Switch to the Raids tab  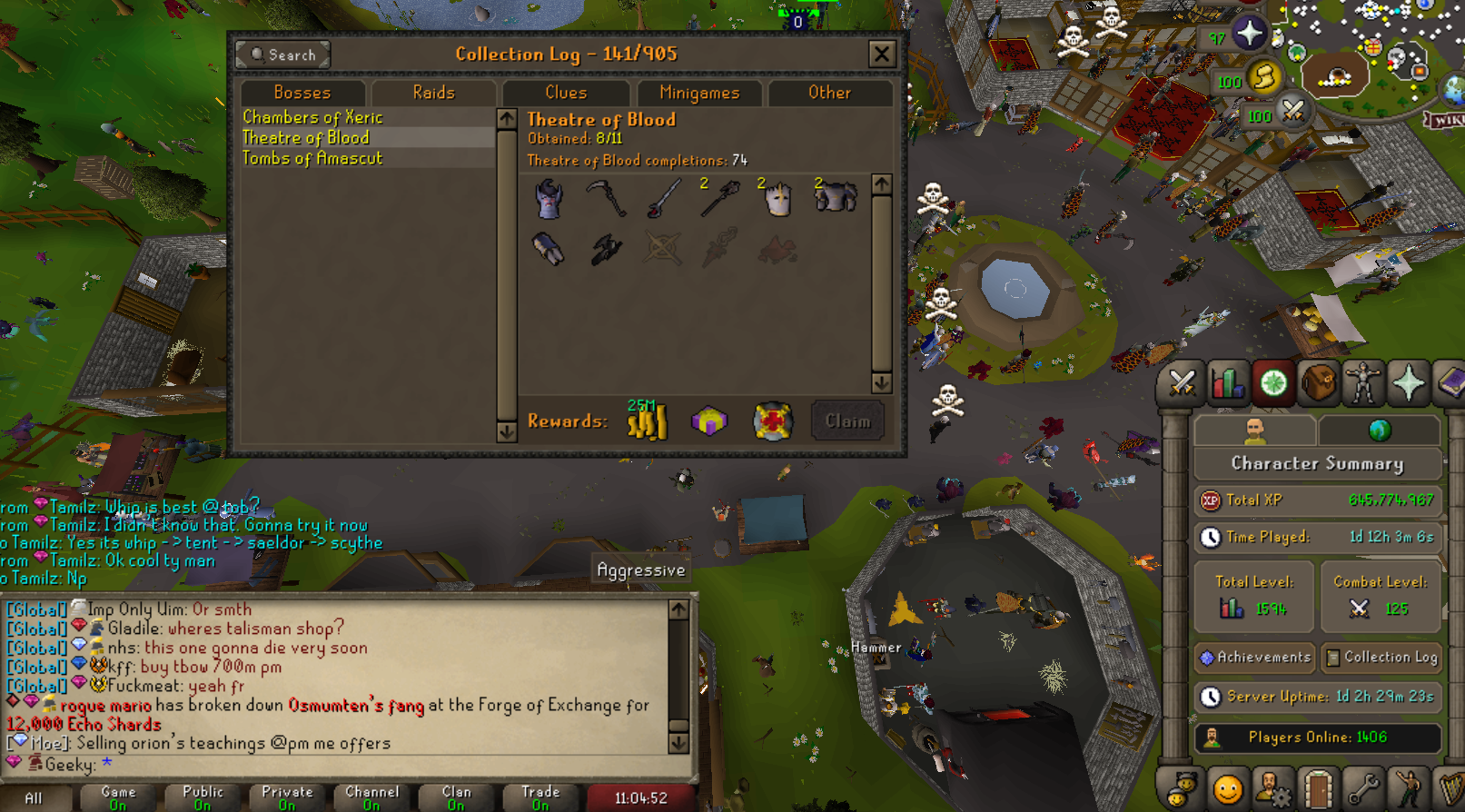(433, 92)
